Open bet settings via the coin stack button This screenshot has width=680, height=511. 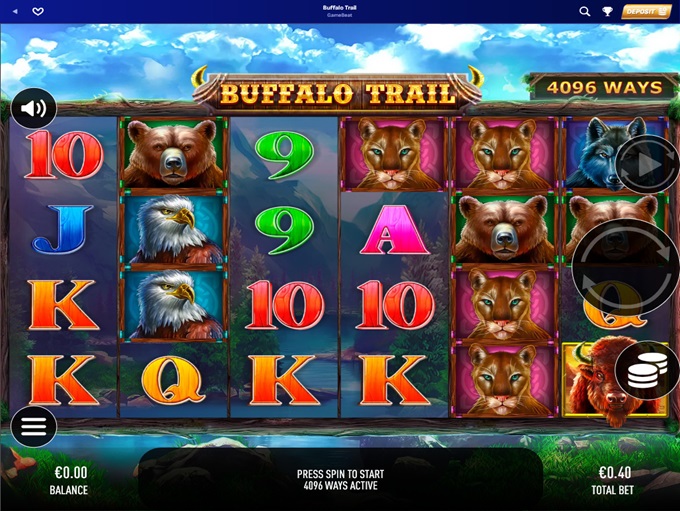click(645, 371)
